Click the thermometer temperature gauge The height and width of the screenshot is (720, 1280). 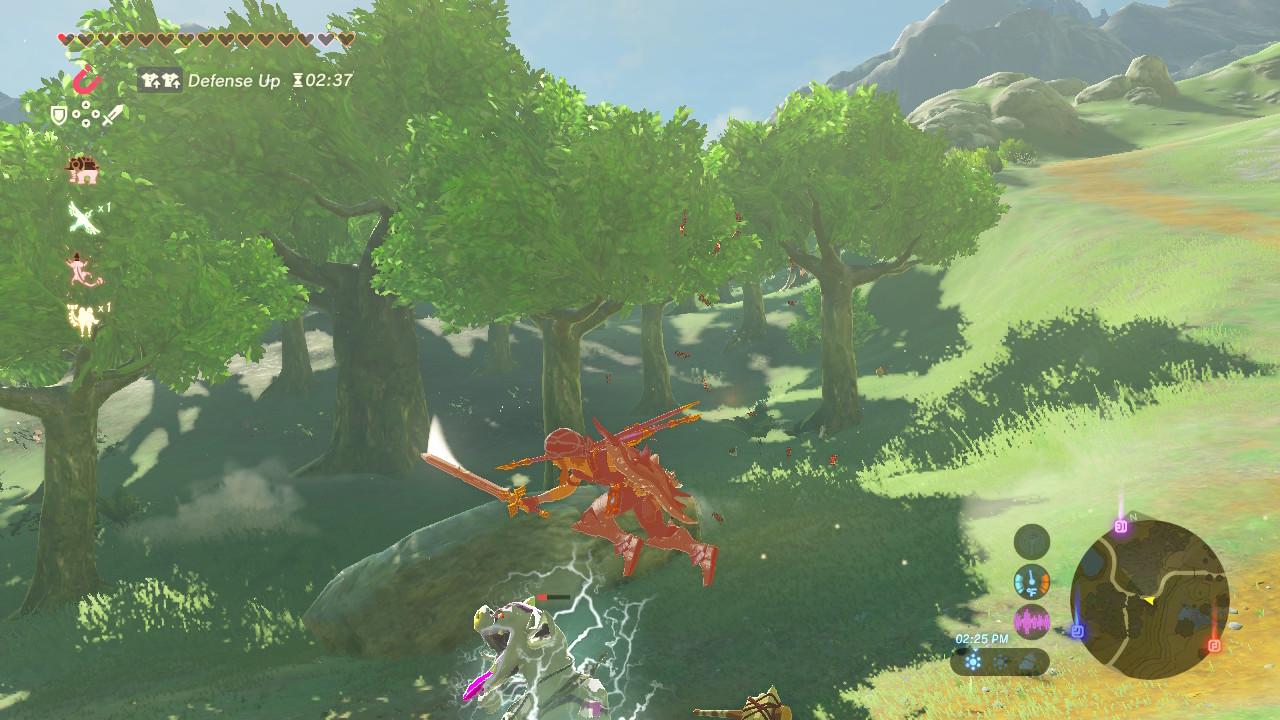pos(1032,581)
